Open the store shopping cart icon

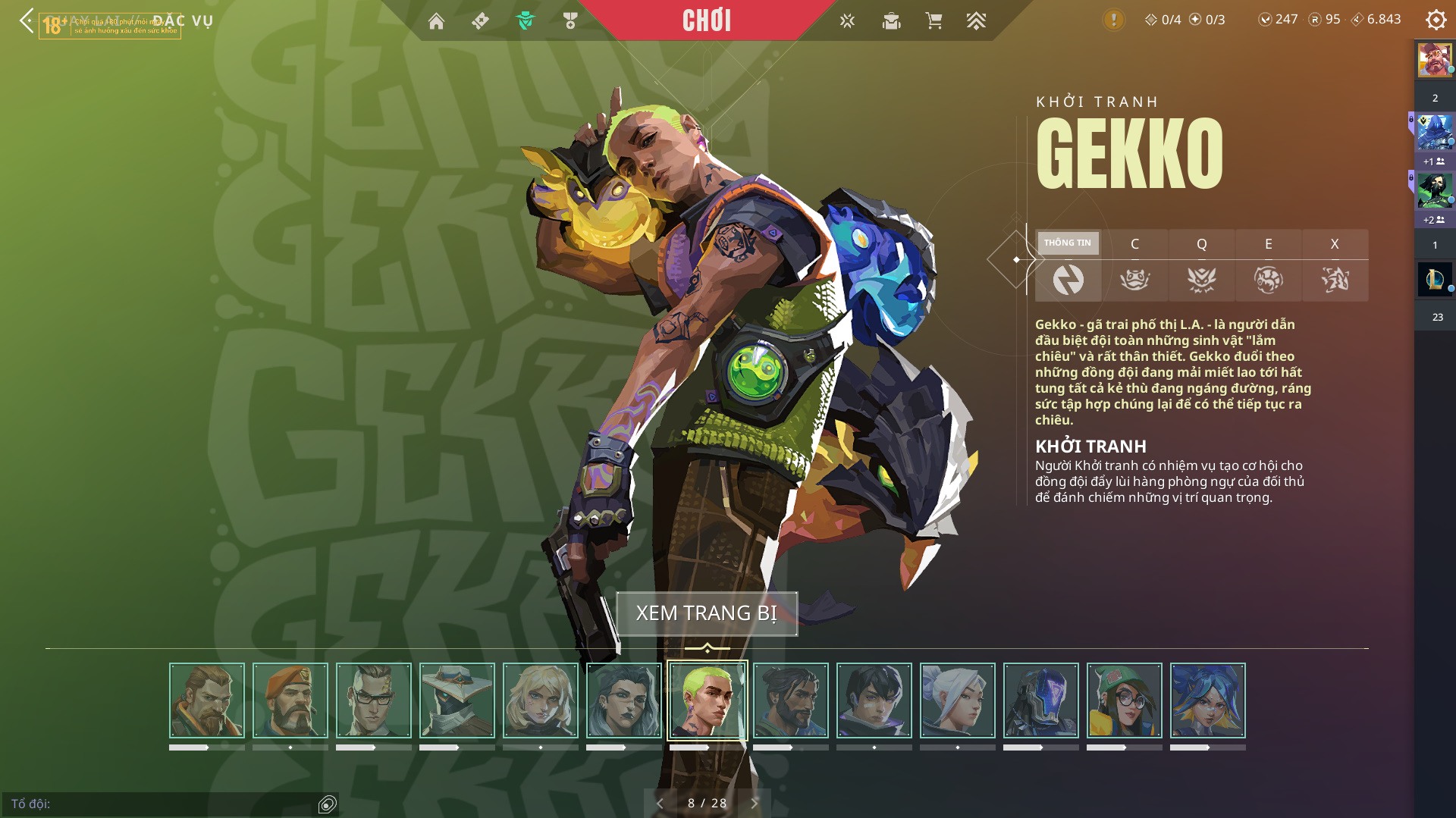[x=934, y=21]
